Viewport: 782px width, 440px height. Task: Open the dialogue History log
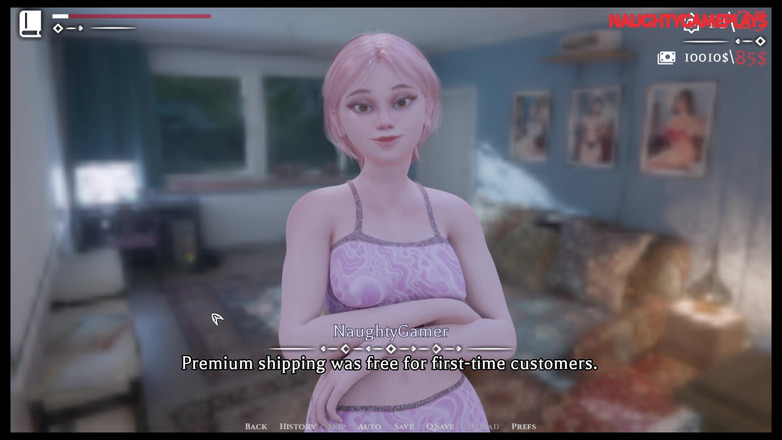(x=297, y=426)
